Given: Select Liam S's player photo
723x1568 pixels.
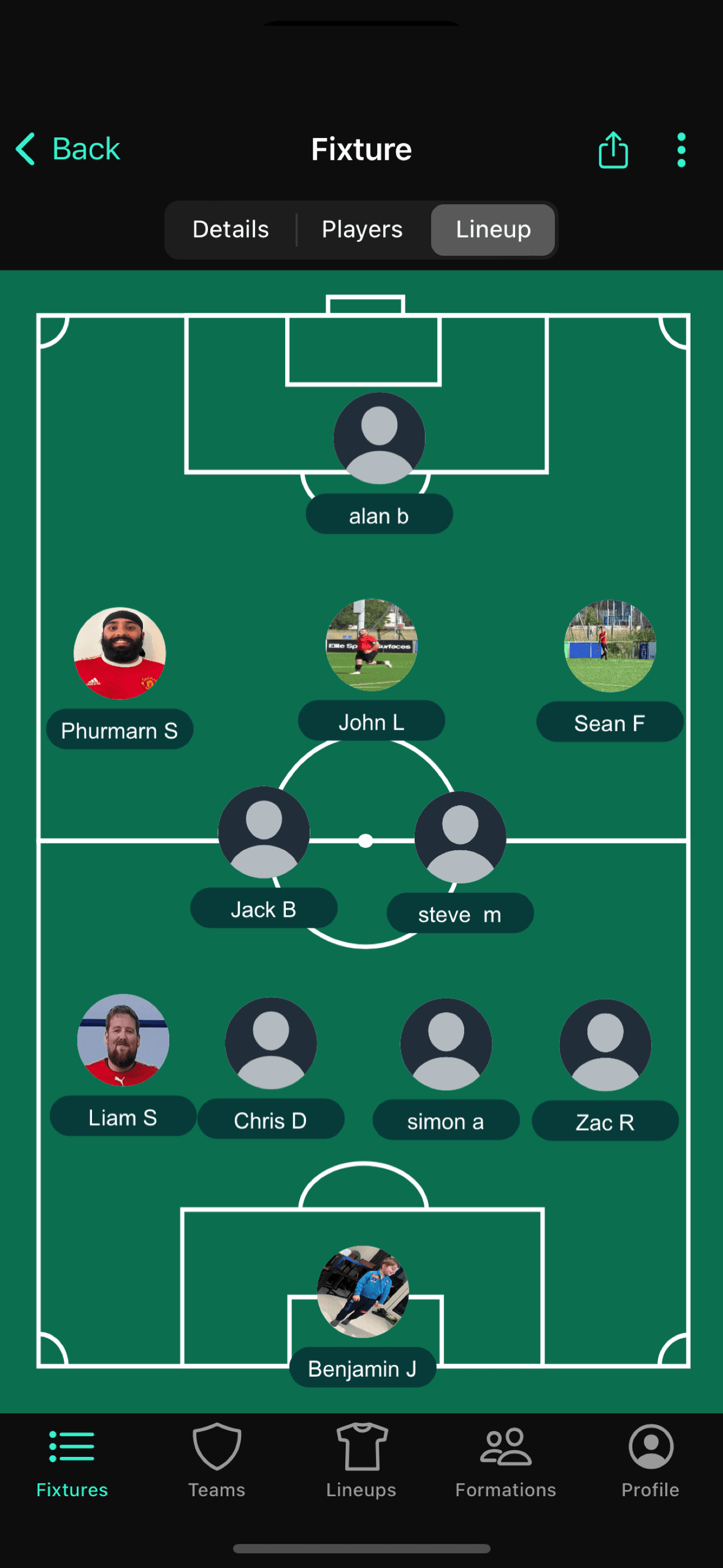Looking at the screenshot, I should (x=123, y=1042).
